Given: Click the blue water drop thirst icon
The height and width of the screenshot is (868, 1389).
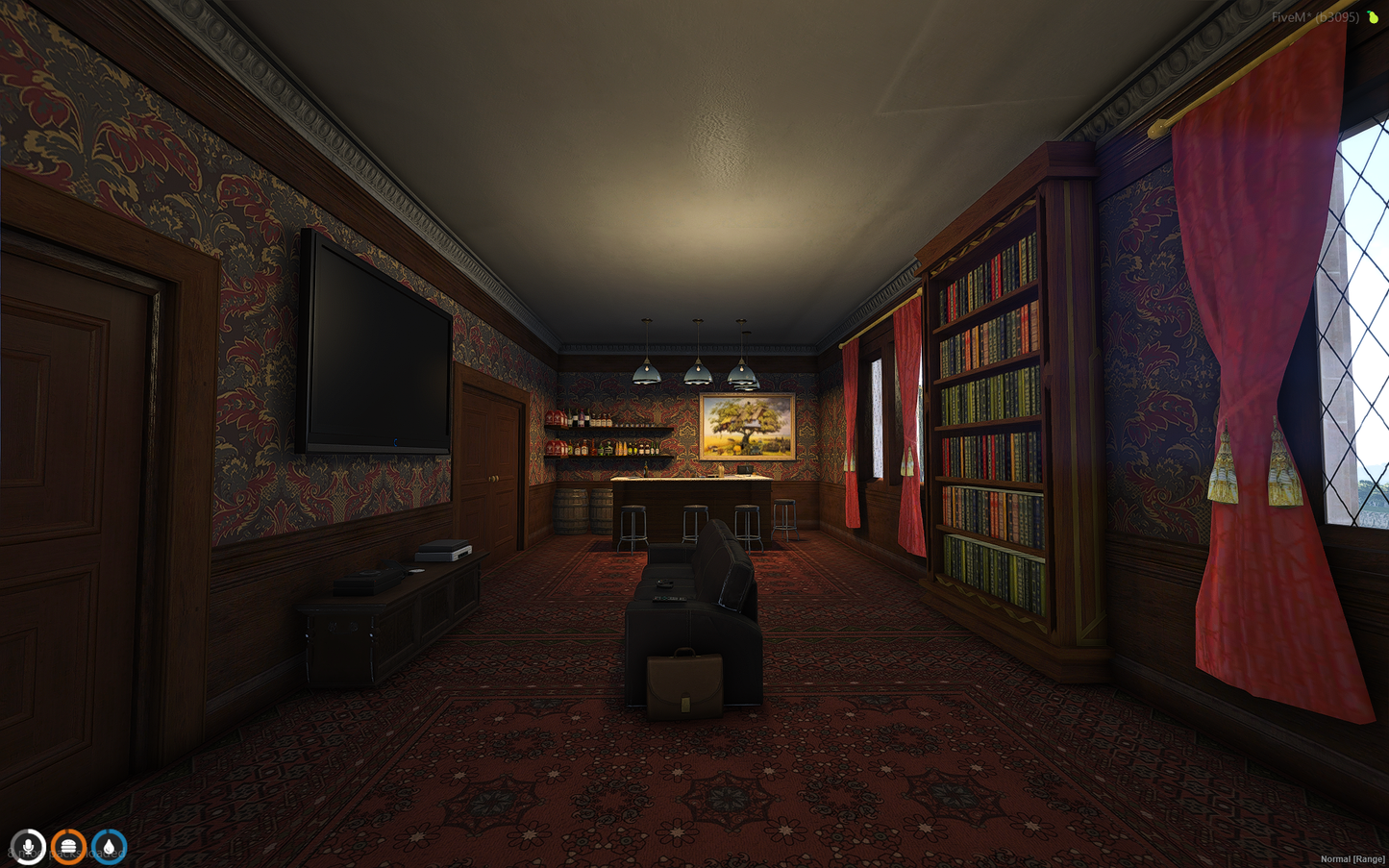Looking at the screenshot, I should pyautogui.click(x=109, y=847).
